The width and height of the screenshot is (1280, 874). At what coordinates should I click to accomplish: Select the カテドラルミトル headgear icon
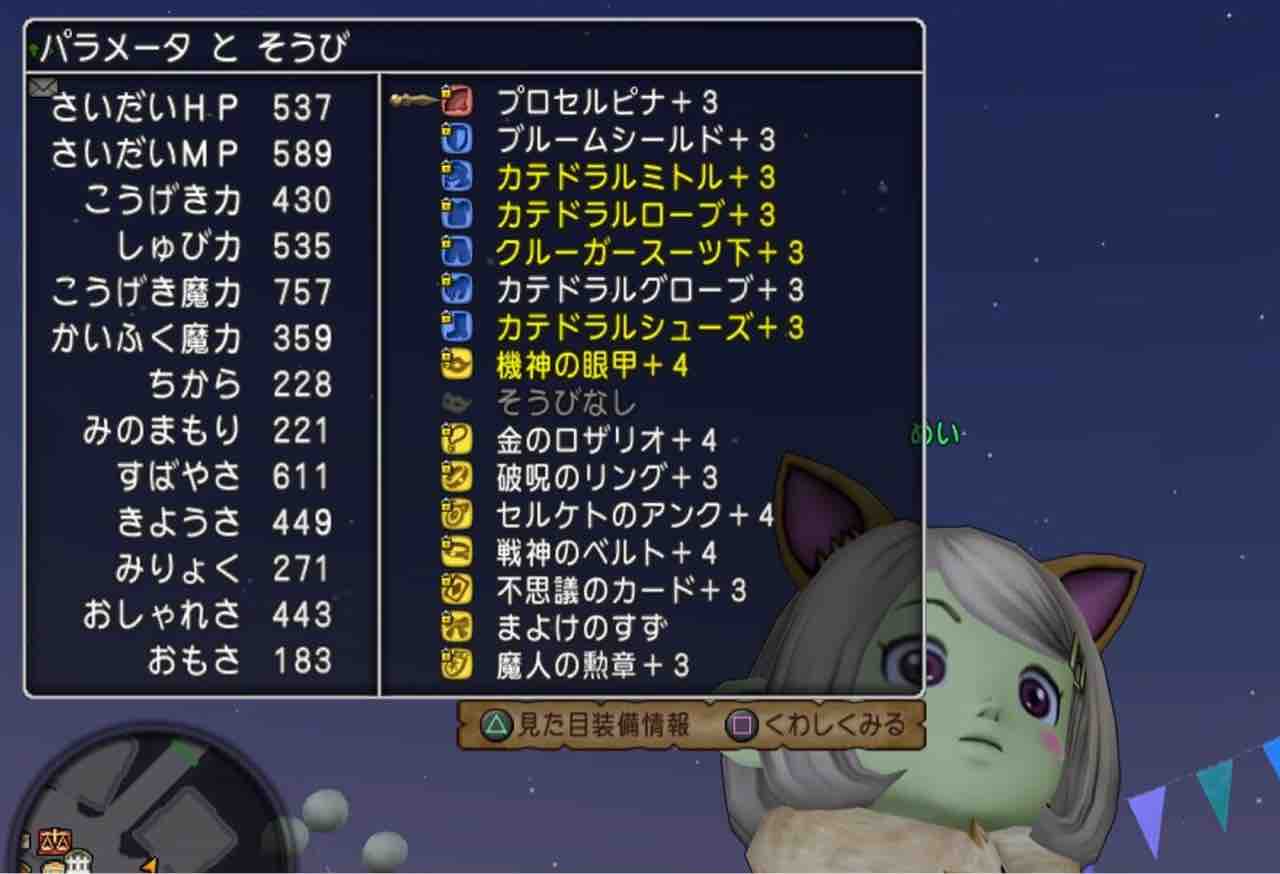pyautogui.click(x=455, y=178)
